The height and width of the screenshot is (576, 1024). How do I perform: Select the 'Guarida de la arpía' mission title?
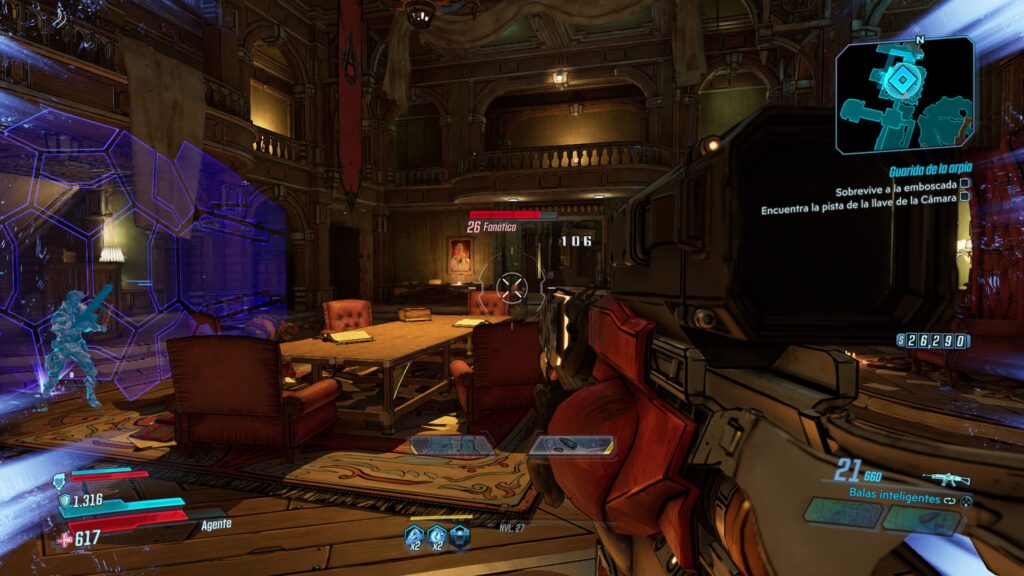tap(930, 170)
